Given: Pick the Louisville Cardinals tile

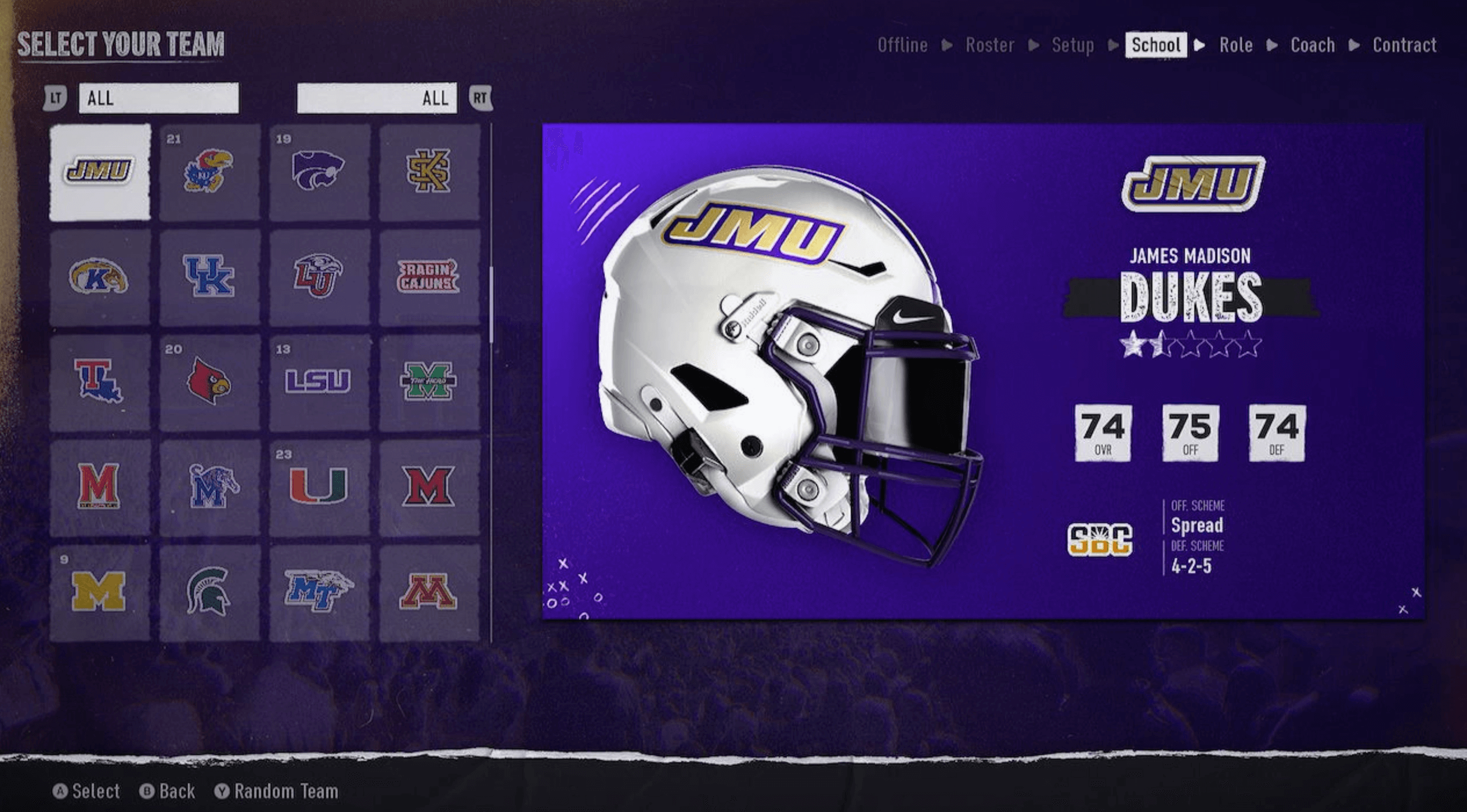Looking at the screenshot, I should pyautogui.click(x=209, y=382).
